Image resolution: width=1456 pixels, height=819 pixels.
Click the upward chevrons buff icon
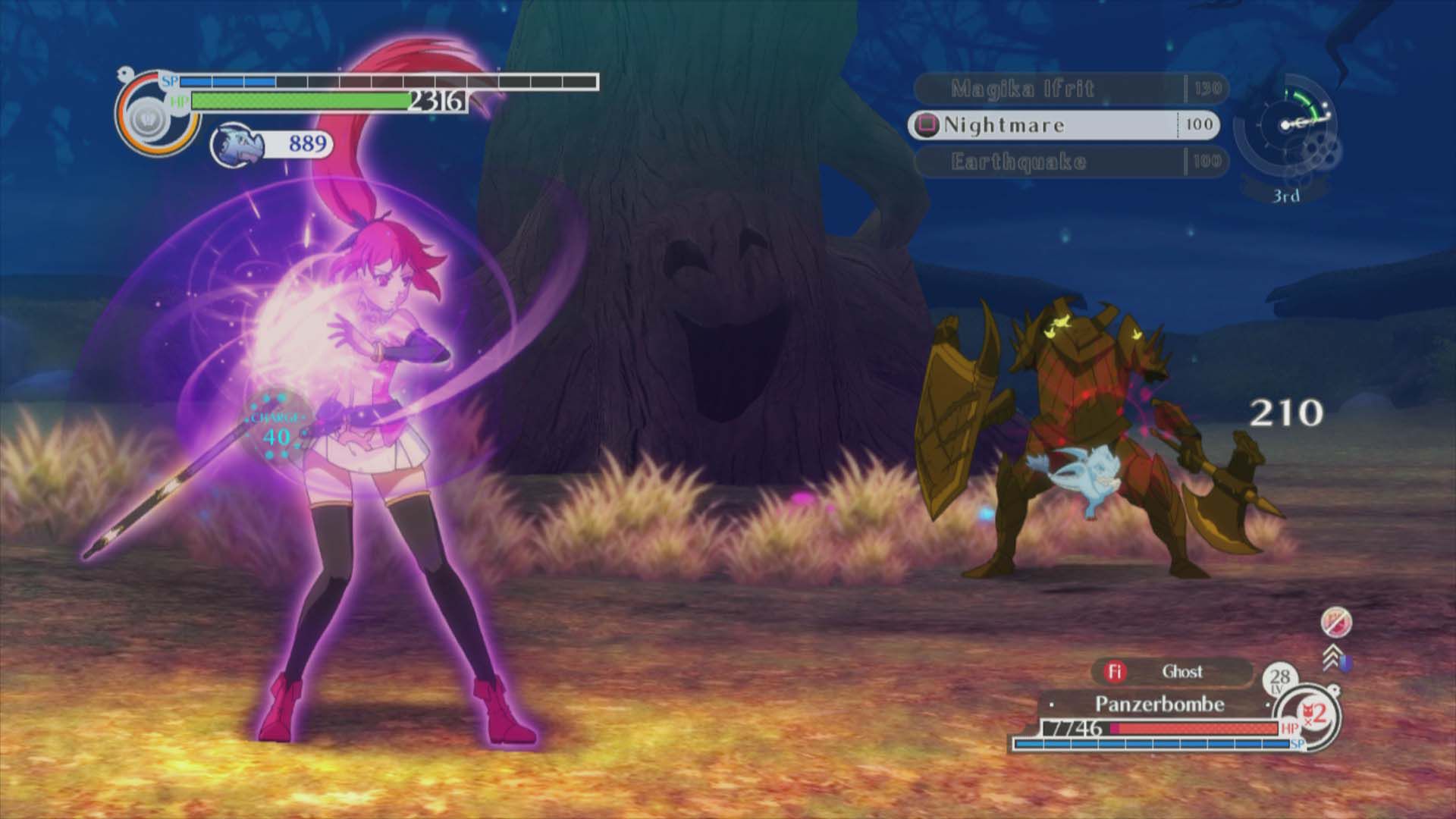pyautogui.click(x=1334, y=658)
